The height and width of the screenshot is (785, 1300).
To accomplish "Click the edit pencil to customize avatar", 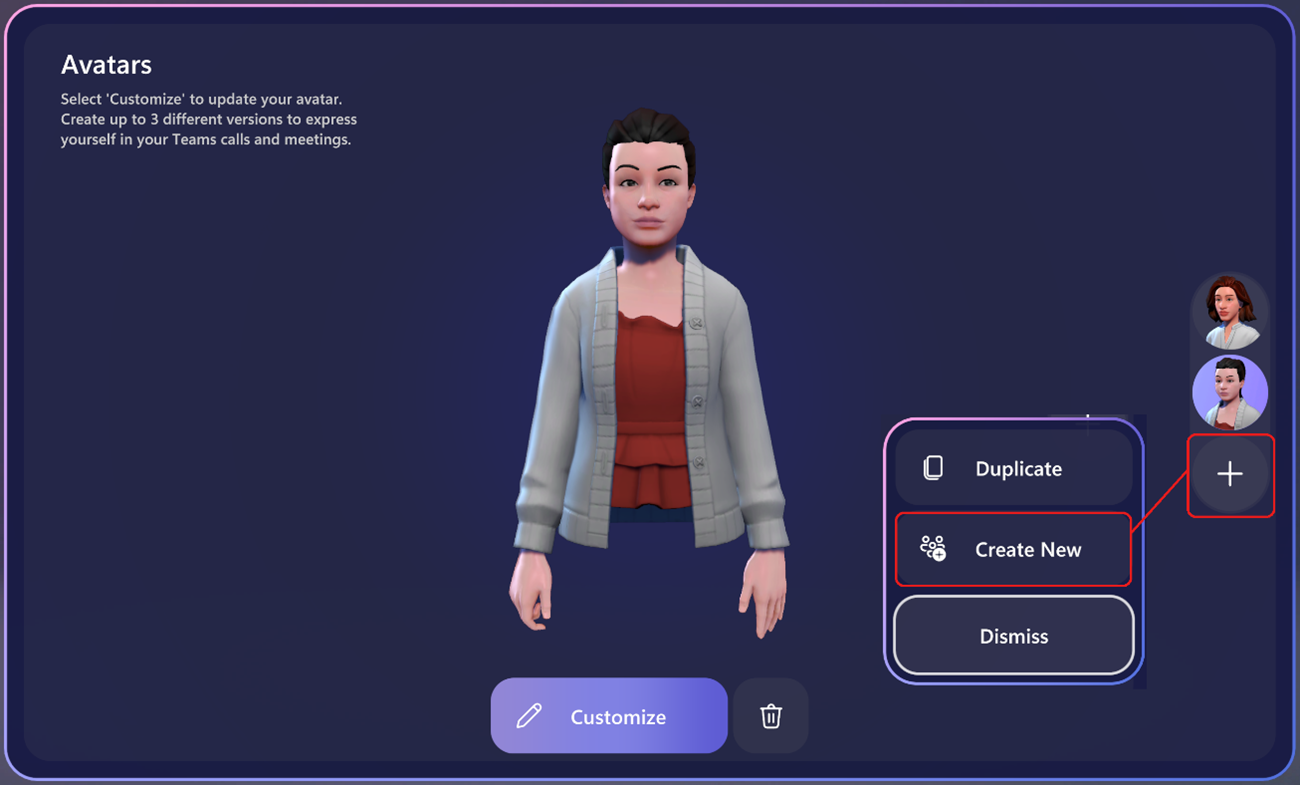I will pos(527,716).
